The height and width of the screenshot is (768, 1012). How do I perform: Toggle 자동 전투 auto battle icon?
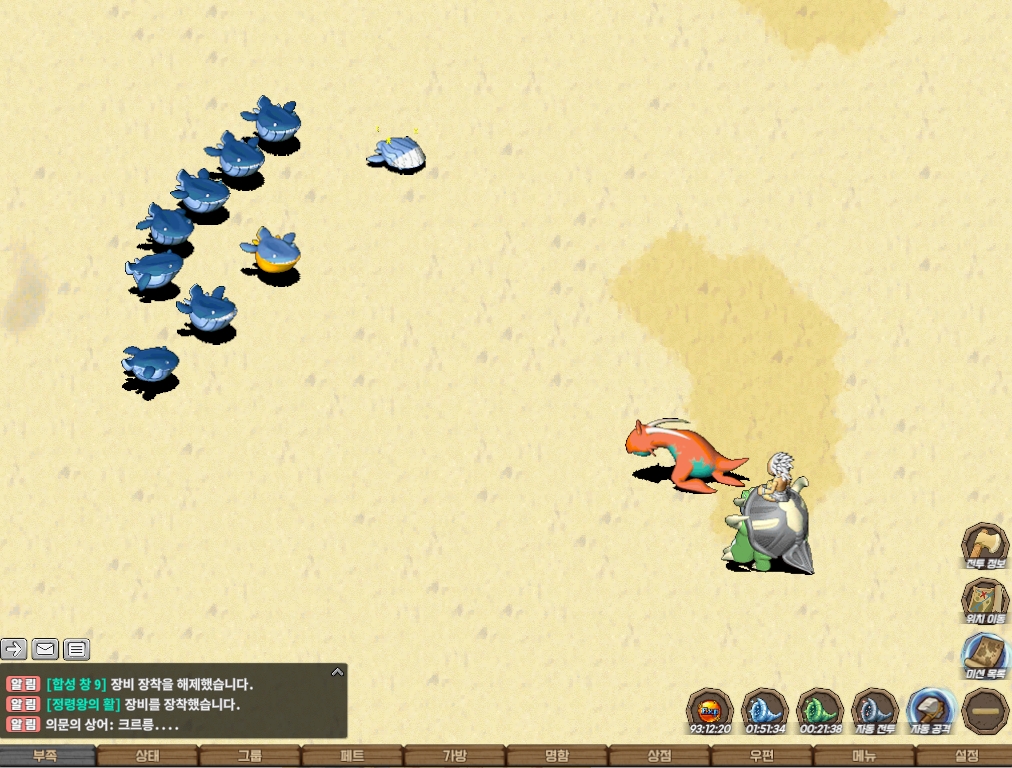click(x=875, y=711)
